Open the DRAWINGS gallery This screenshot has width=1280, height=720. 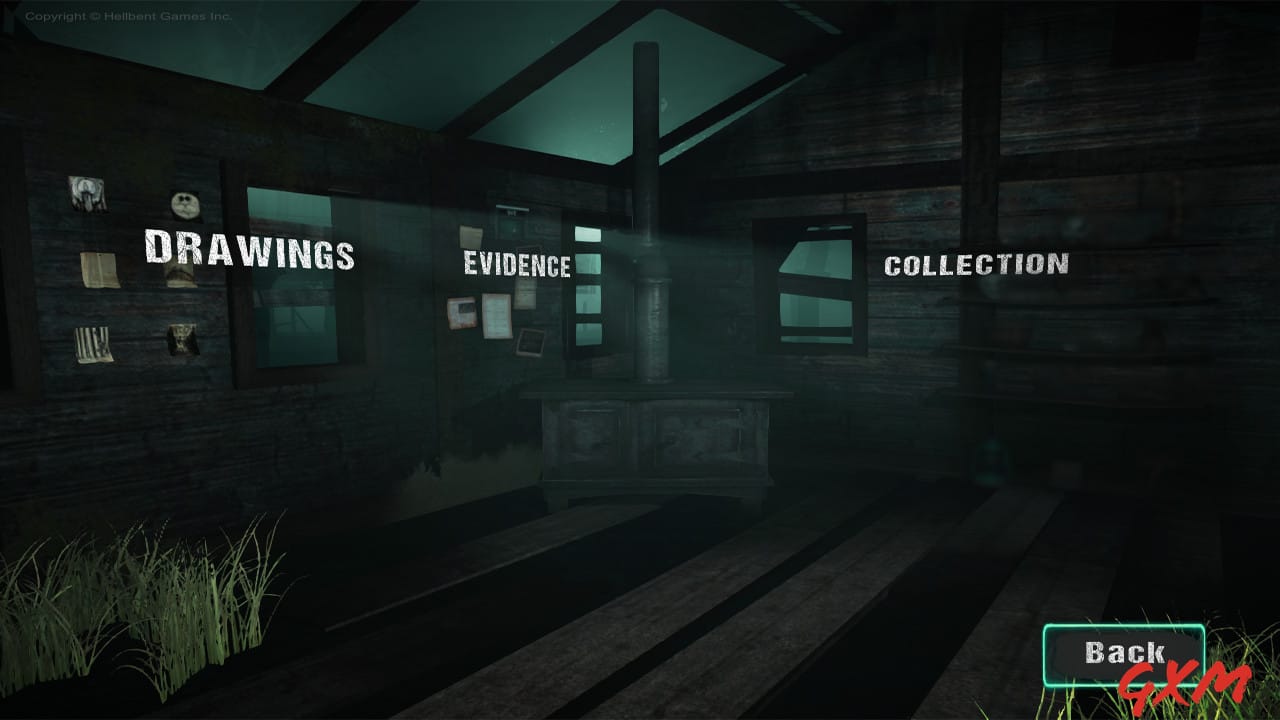(250, 253)
